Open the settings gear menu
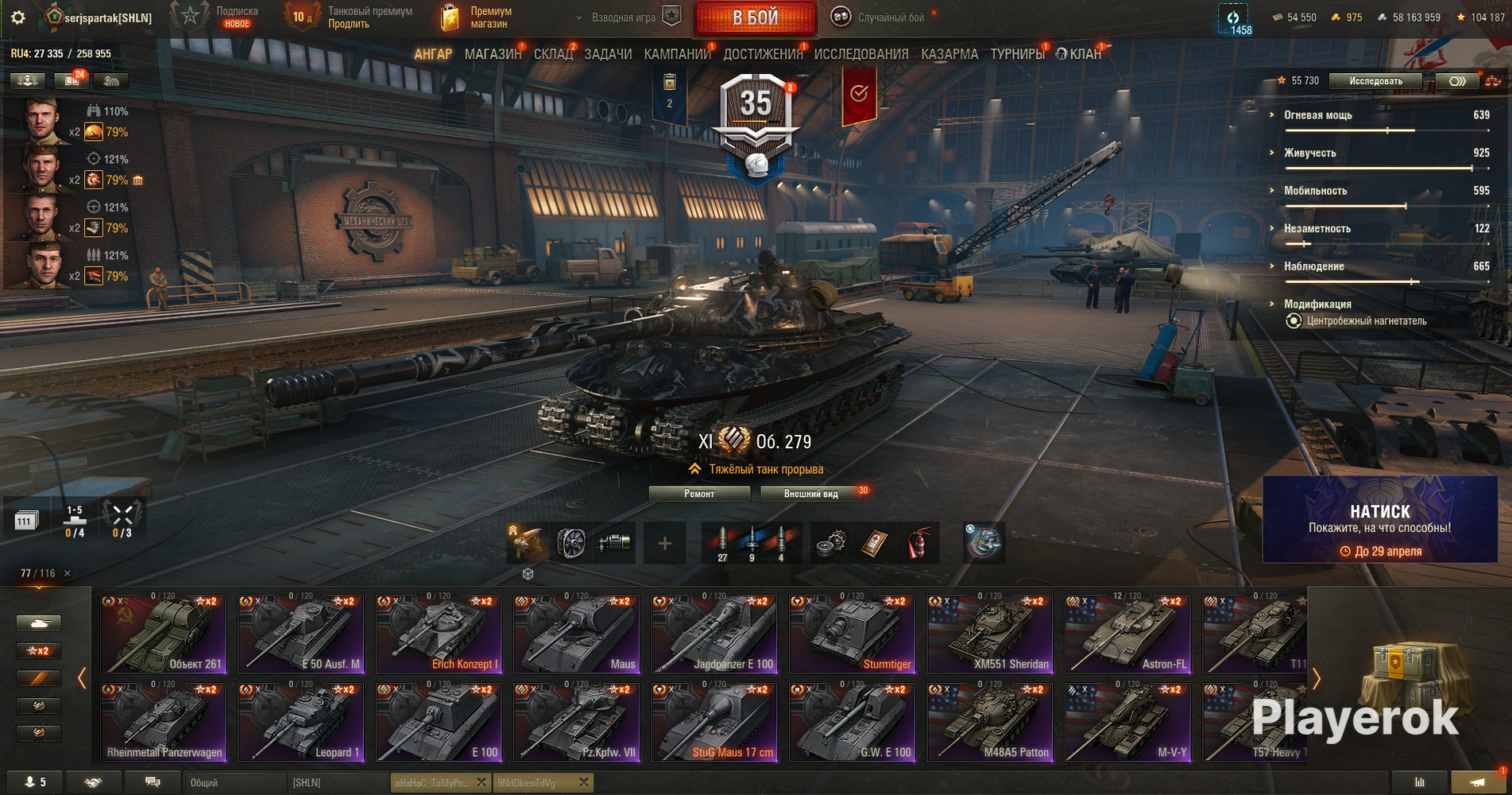This screenshot has height=795, width=1512. [x=17, y=17]
